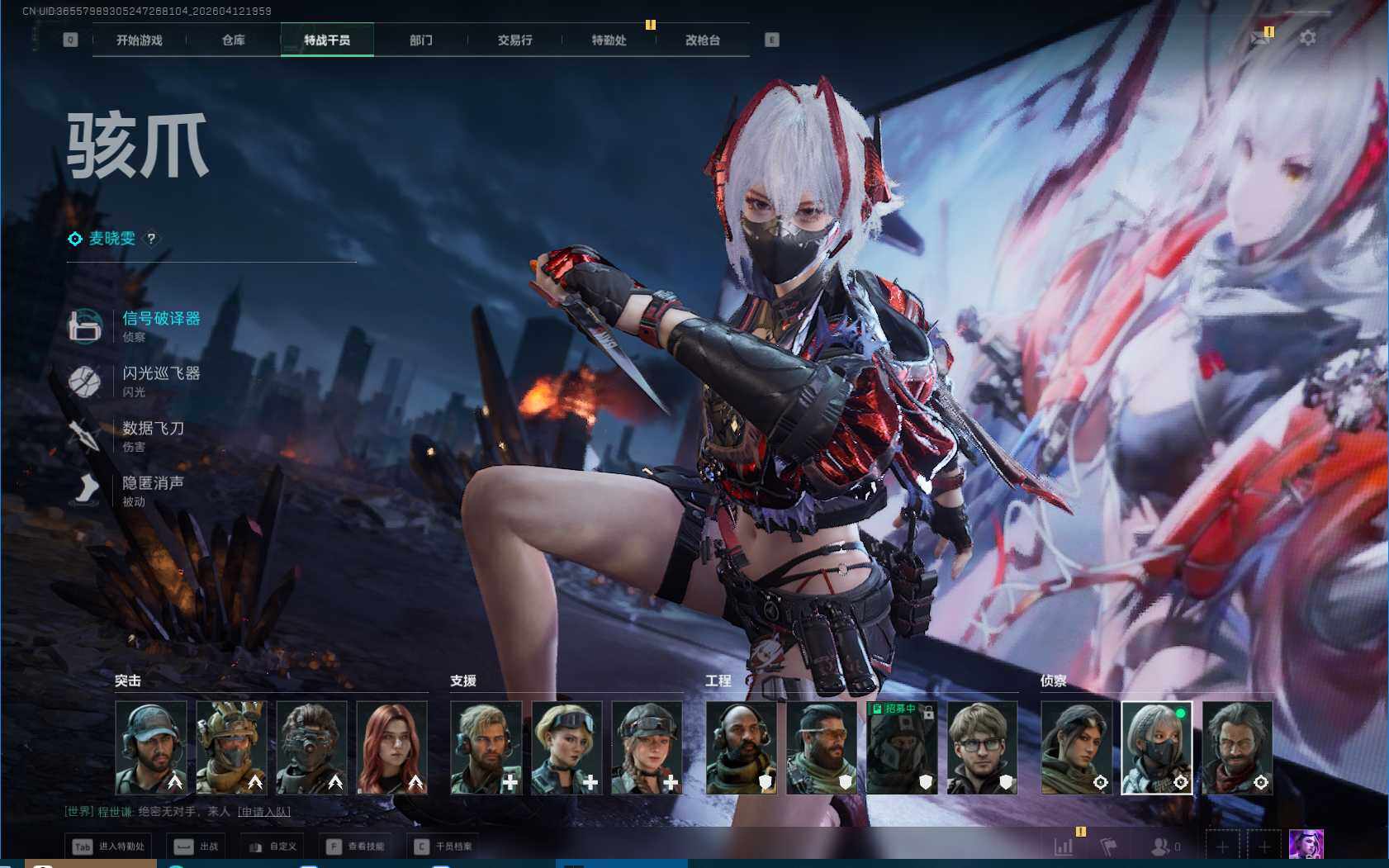The image size is (1389, 868).
Task: Switch to the 仓库 tab
Action: pyautogui.click(x=233, y=40)
